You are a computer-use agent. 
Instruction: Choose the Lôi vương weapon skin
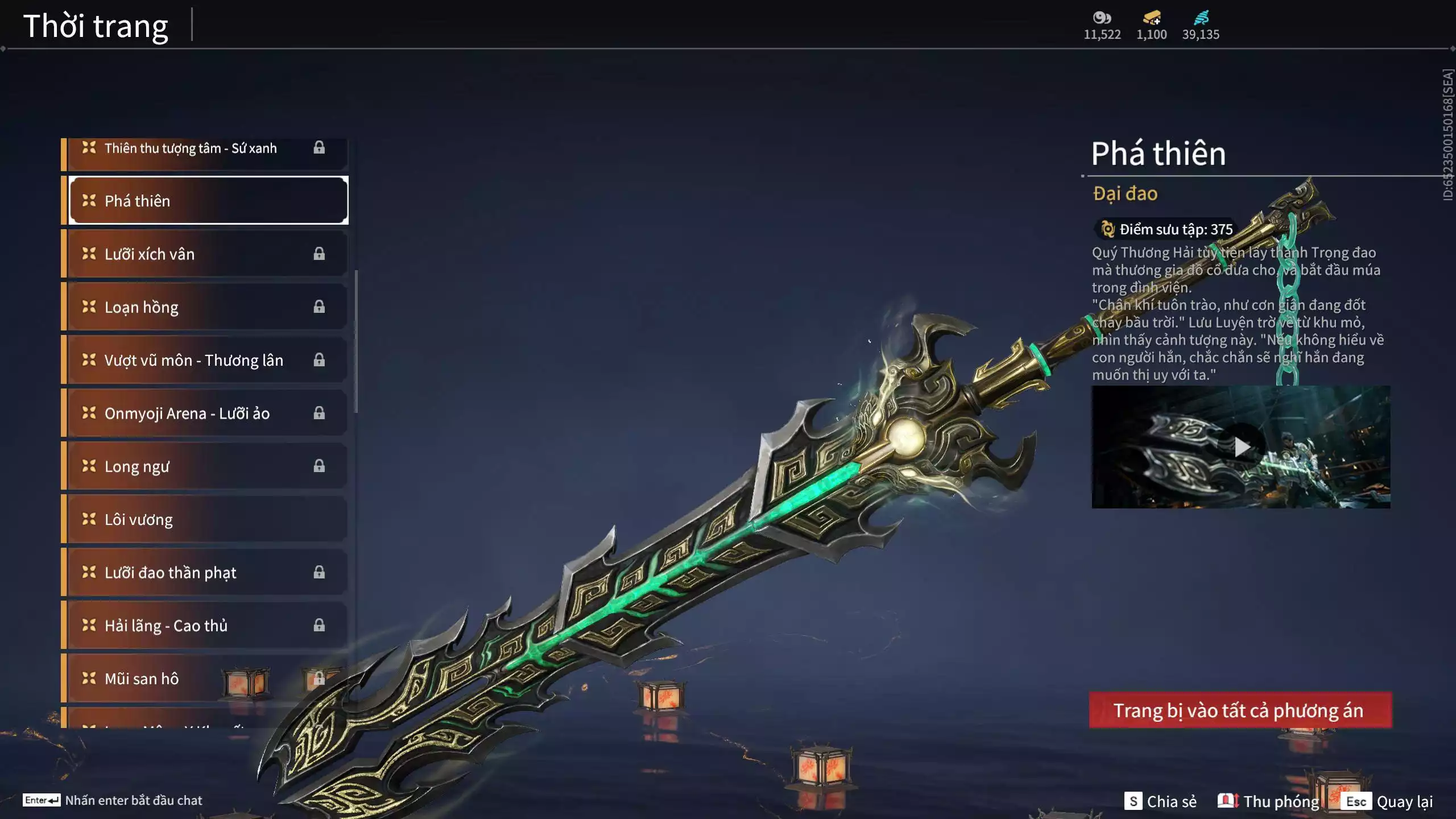tap(205, 519)
